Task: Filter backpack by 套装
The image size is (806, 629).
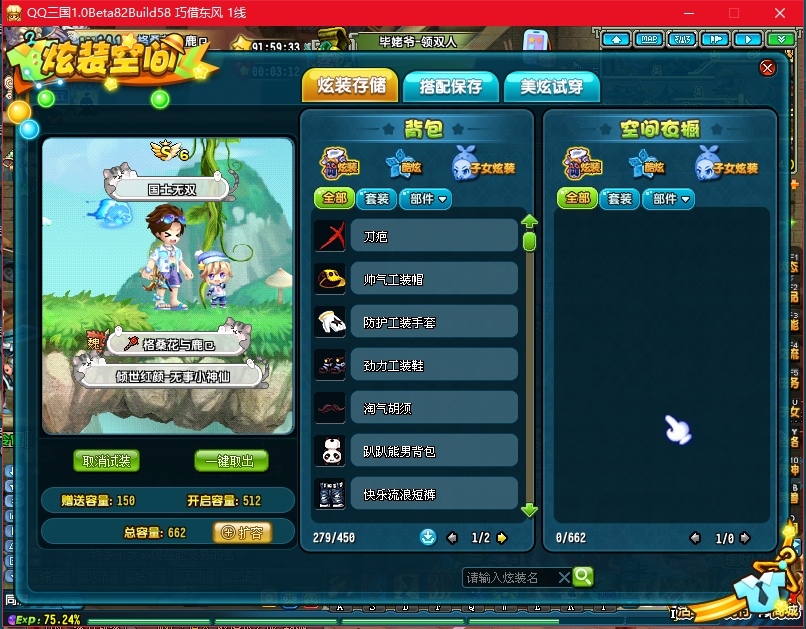Action: pyautogui.click(x=375, y=199)
